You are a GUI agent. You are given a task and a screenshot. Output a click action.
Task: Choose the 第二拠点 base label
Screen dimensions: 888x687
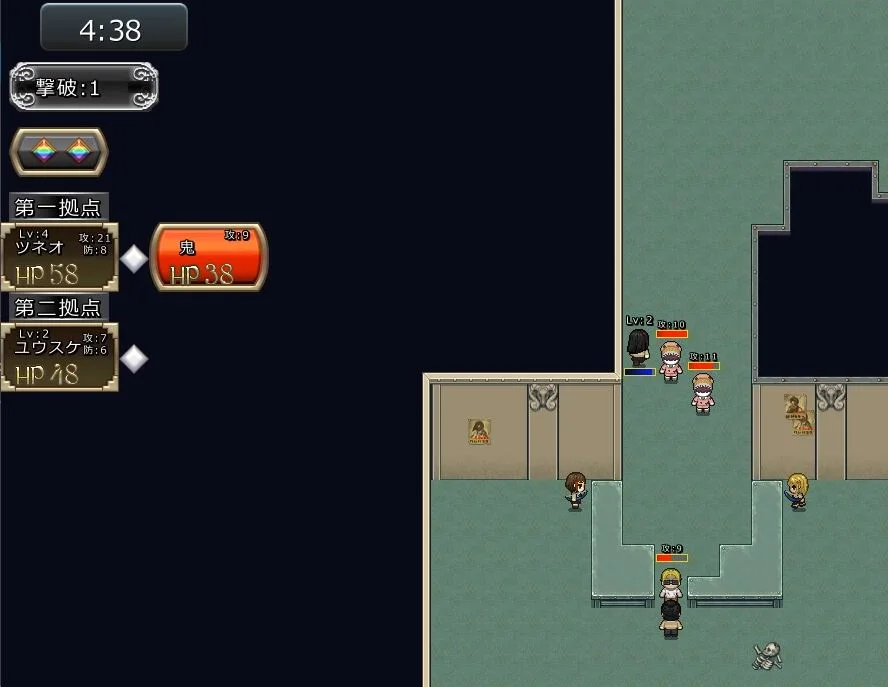[59, 307]
